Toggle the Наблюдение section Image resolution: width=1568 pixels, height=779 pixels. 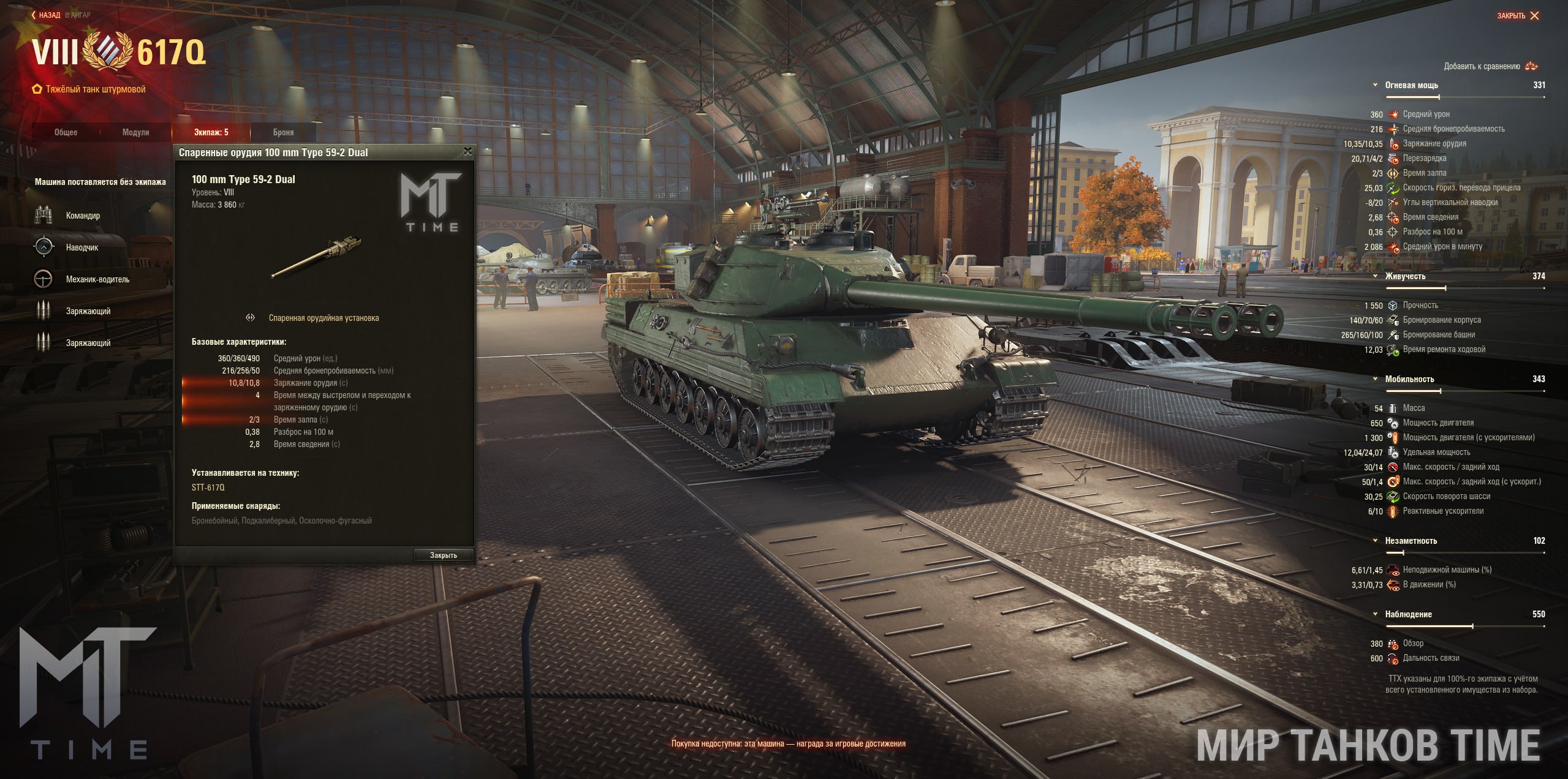(1376, 614)
